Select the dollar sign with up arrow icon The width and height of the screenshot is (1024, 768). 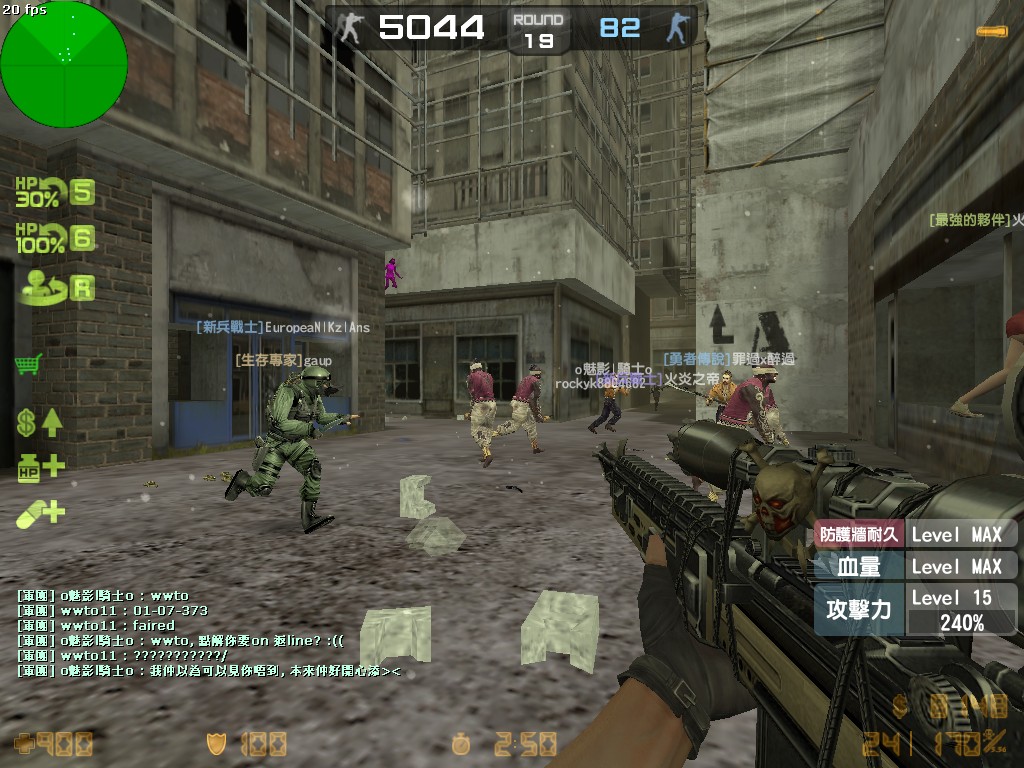[40, 422]
